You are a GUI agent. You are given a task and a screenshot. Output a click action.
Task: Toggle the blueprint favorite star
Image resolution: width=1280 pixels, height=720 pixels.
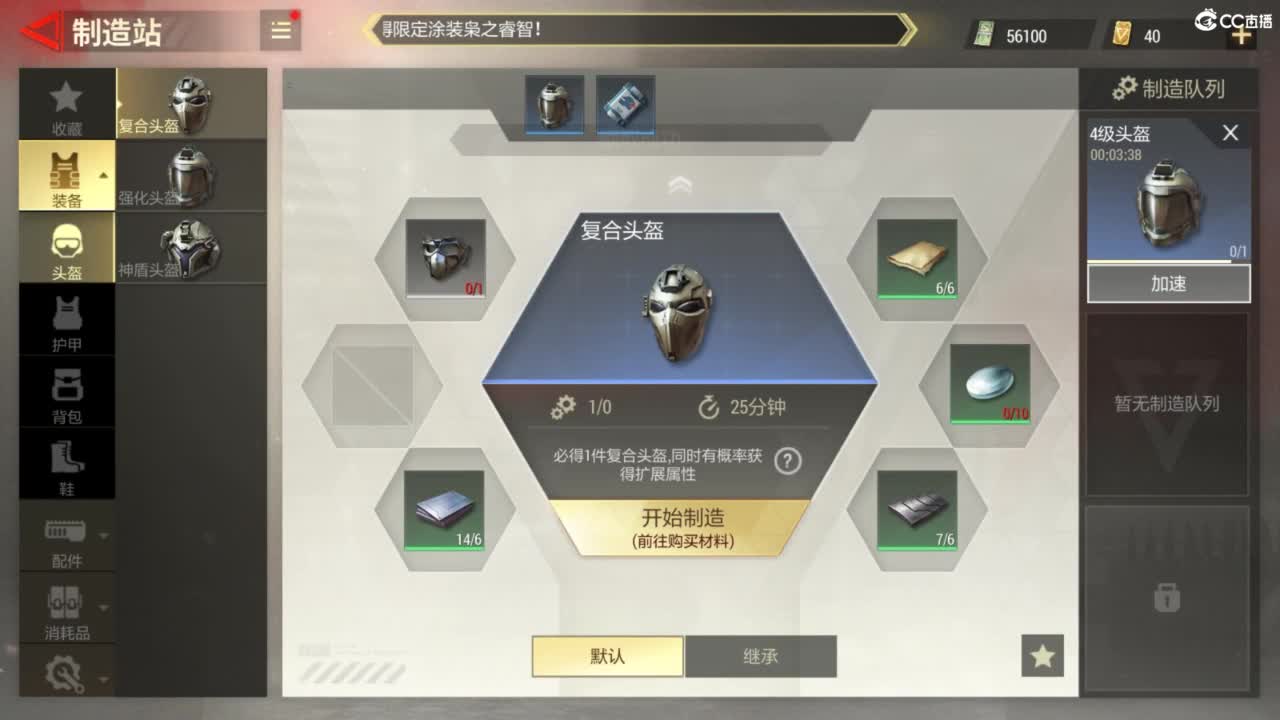tap(1043, 655)
